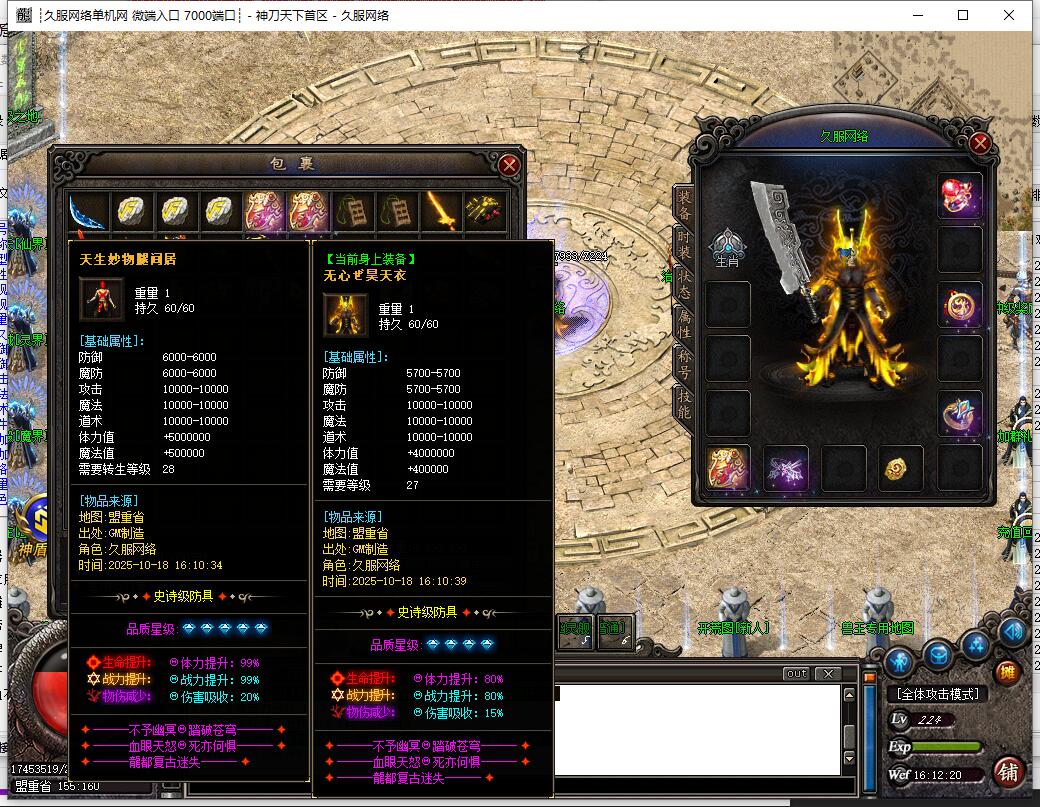
Task: Close the chat box with X
Action: click(x=829, y=674)
